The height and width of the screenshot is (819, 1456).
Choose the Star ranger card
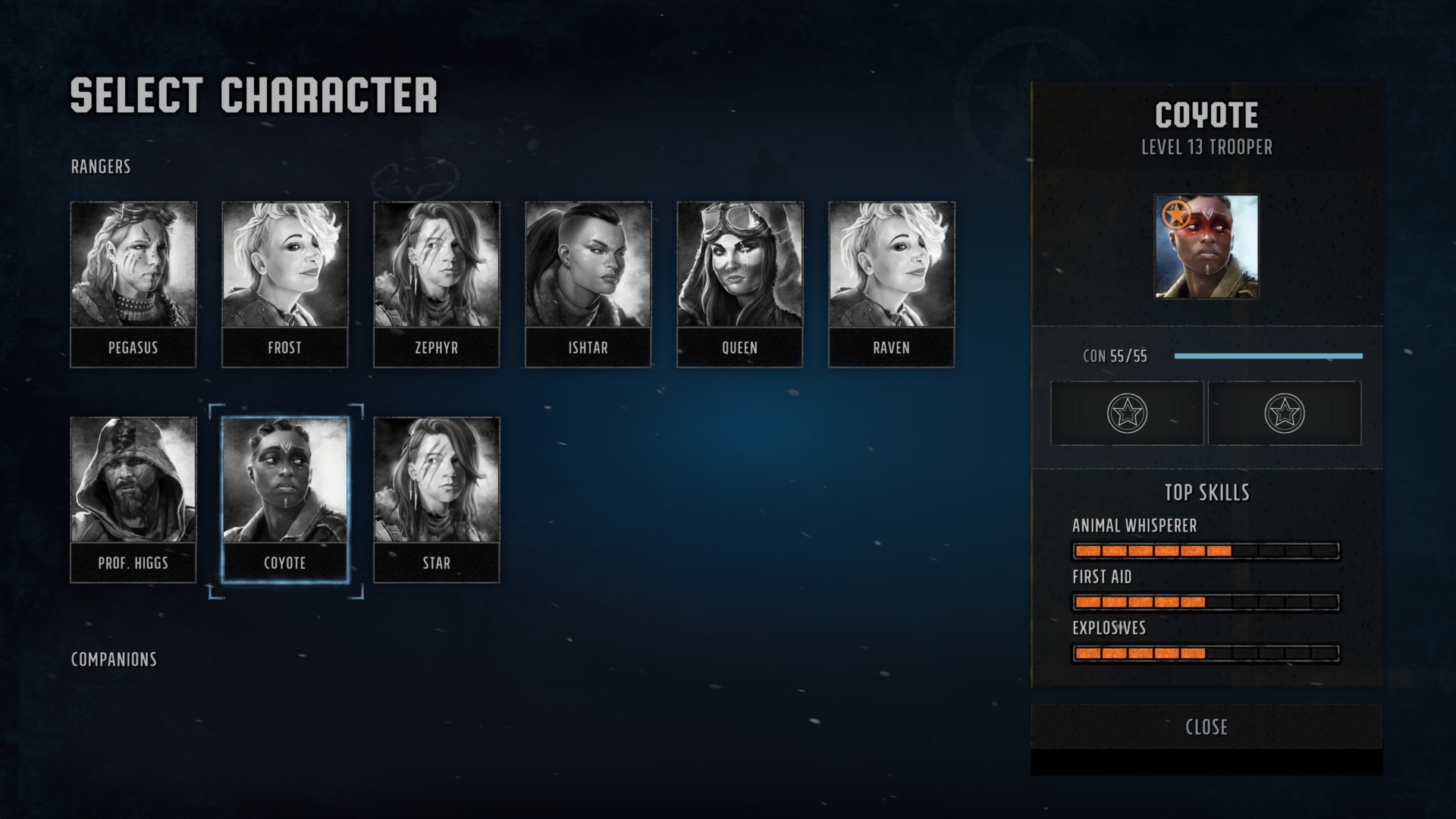(437, 499)
